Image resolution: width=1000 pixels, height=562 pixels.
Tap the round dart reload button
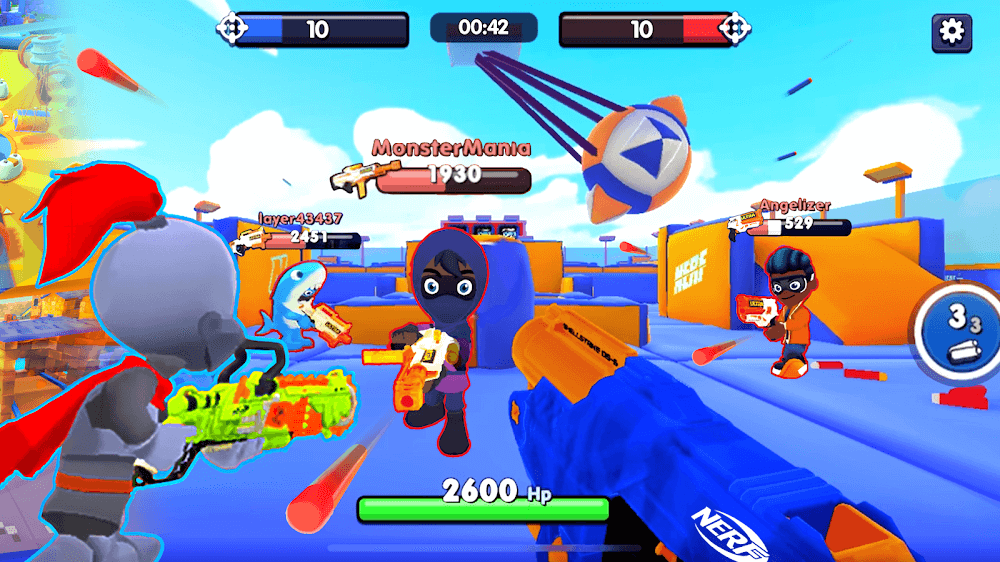click(x=959, y=332)
